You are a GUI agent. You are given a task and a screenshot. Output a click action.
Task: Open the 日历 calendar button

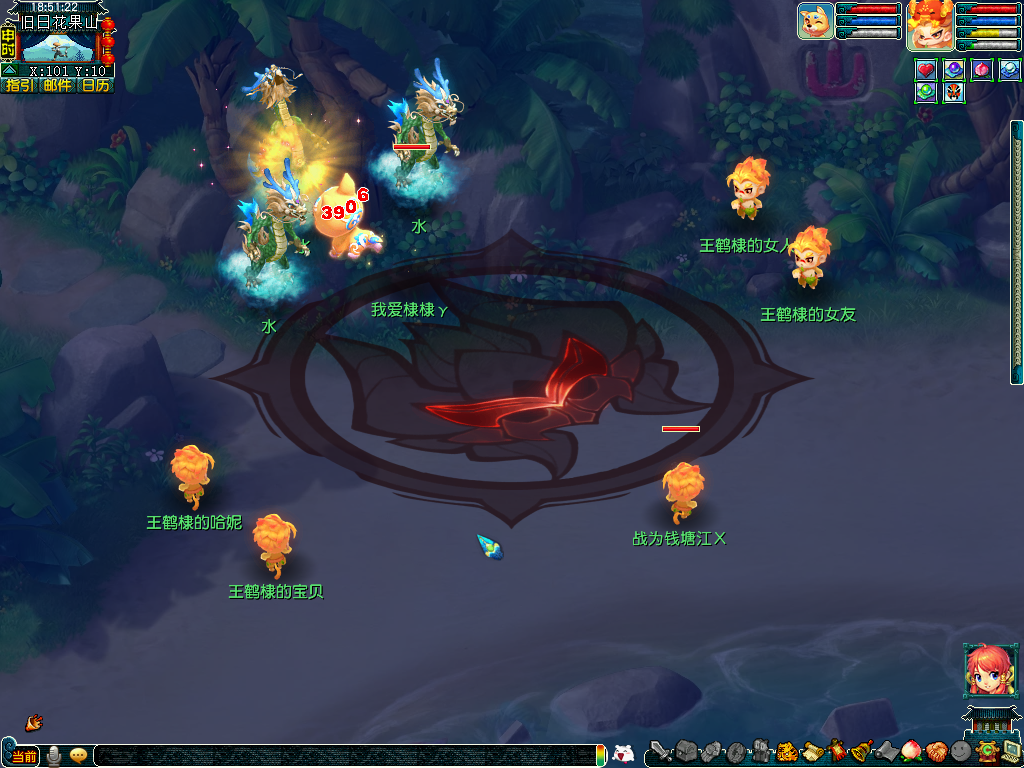coord(95,85)
